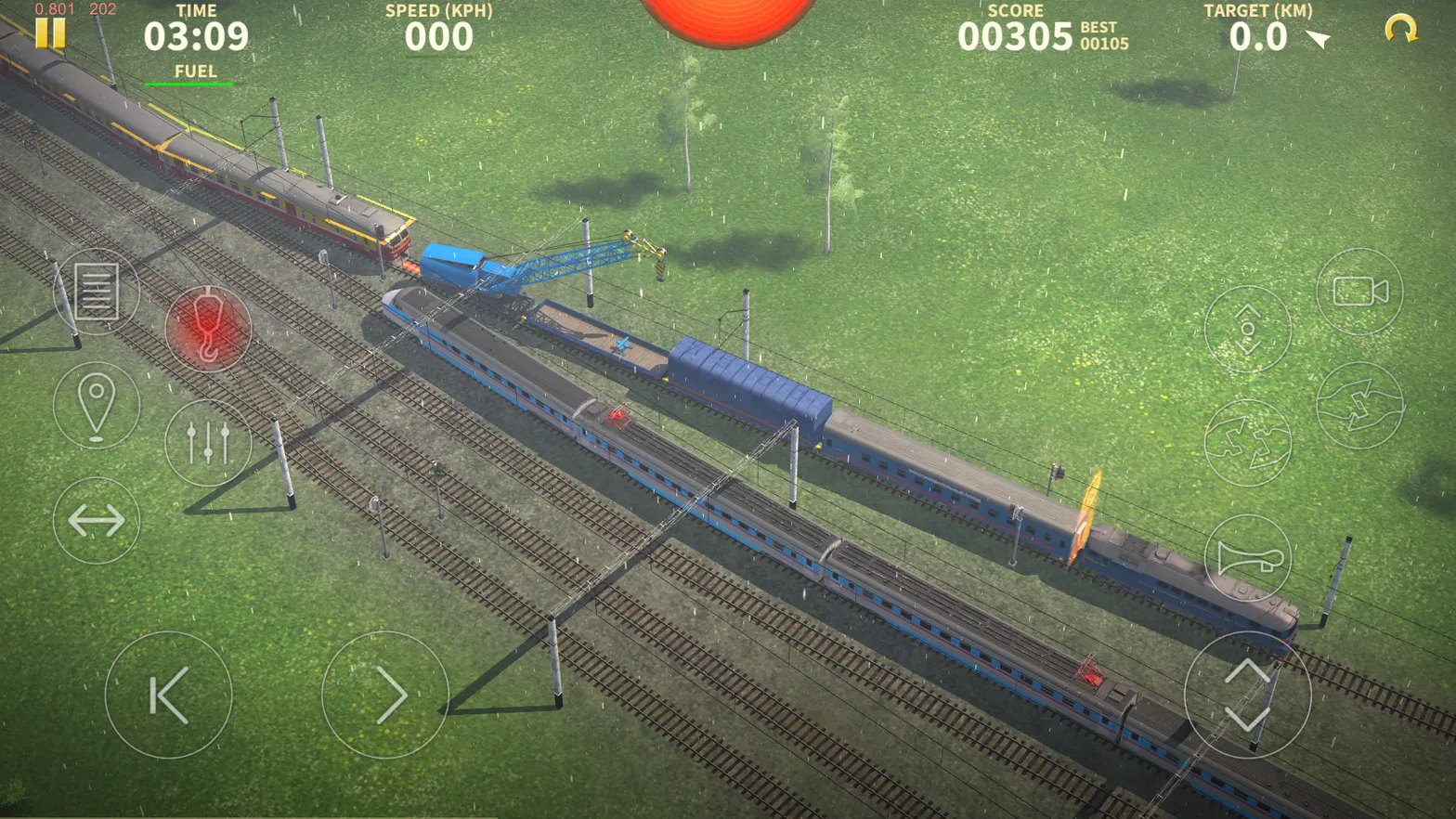Open the task checklist panel
The image size is (1456, 819).
(97, 291)
